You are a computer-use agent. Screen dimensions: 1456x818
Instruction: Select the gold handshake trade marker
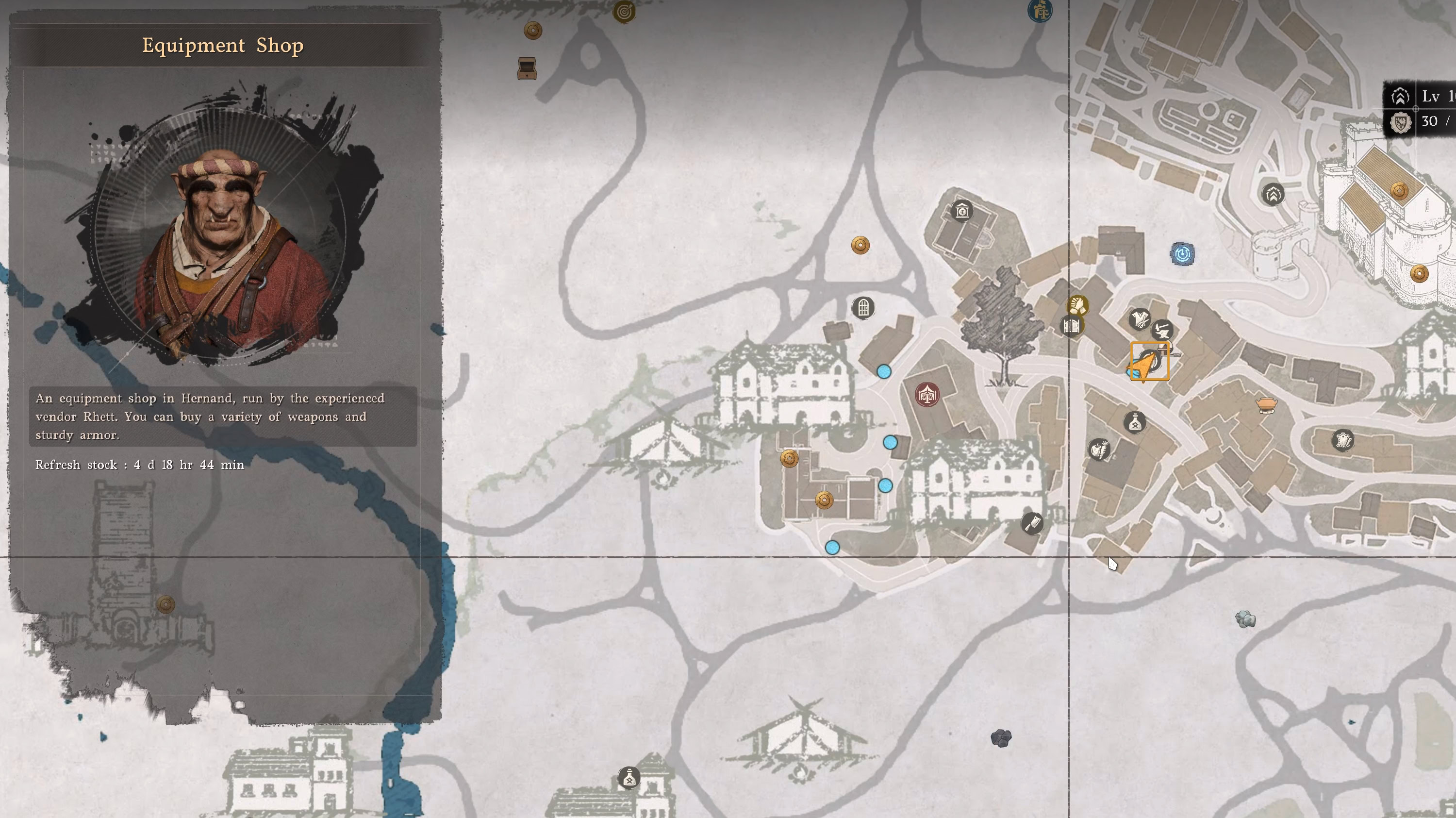pyautogui.click(x=1079, y=305)
